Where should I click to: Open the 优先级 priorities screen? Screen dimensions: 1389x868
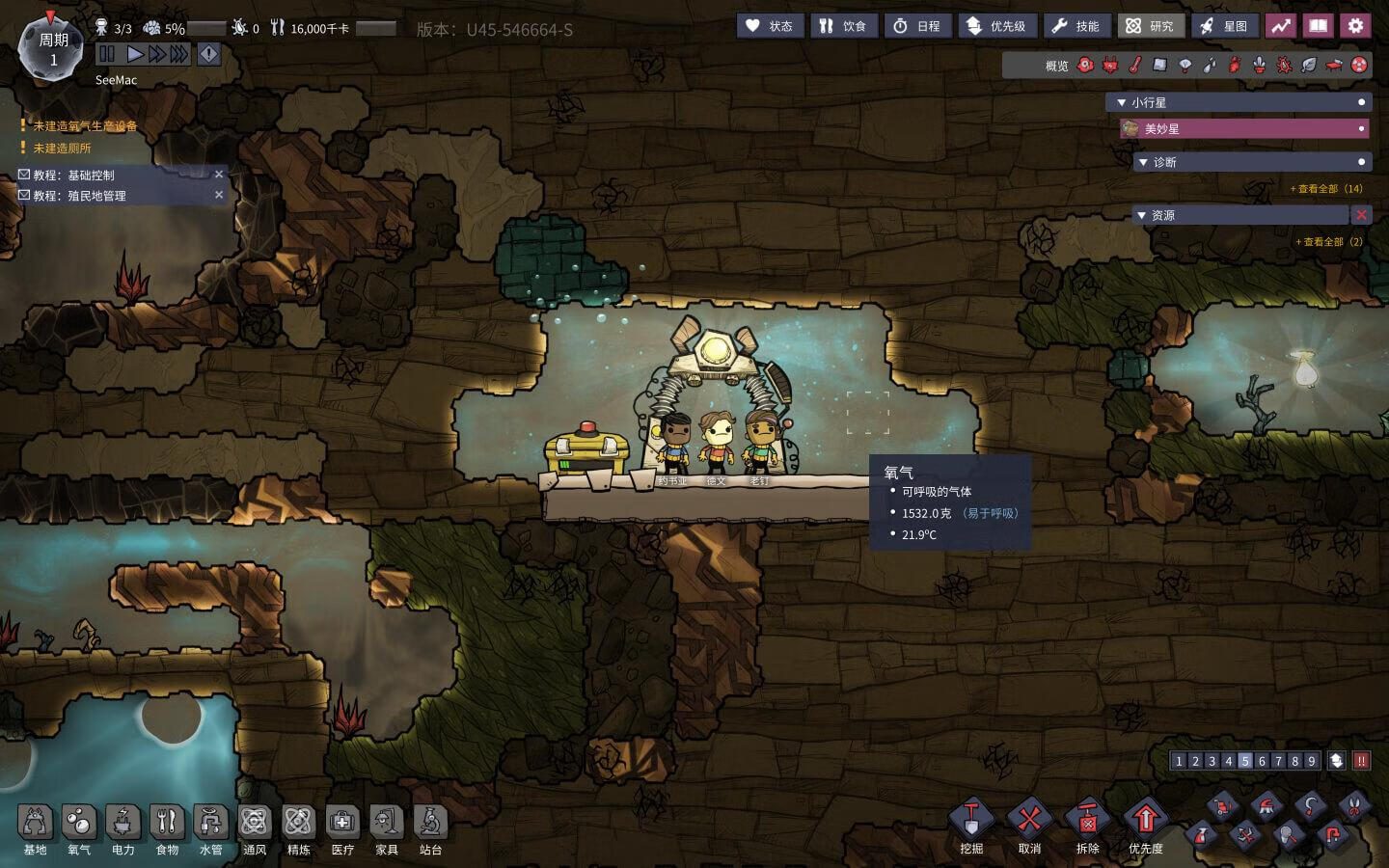tap(996, 26)
